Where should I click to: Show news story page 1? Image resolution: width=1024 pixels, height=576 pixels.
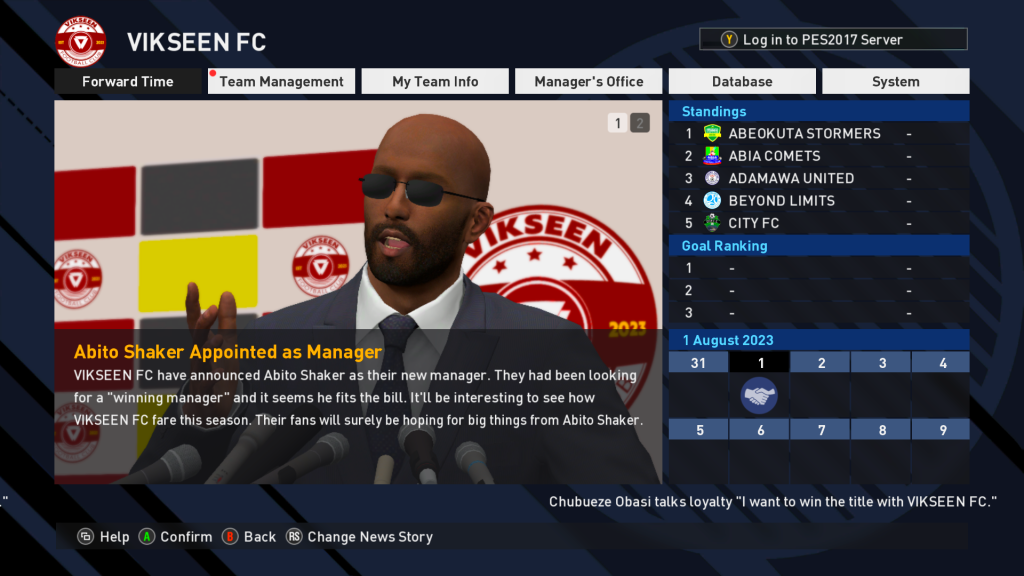[x=618, y=124]
